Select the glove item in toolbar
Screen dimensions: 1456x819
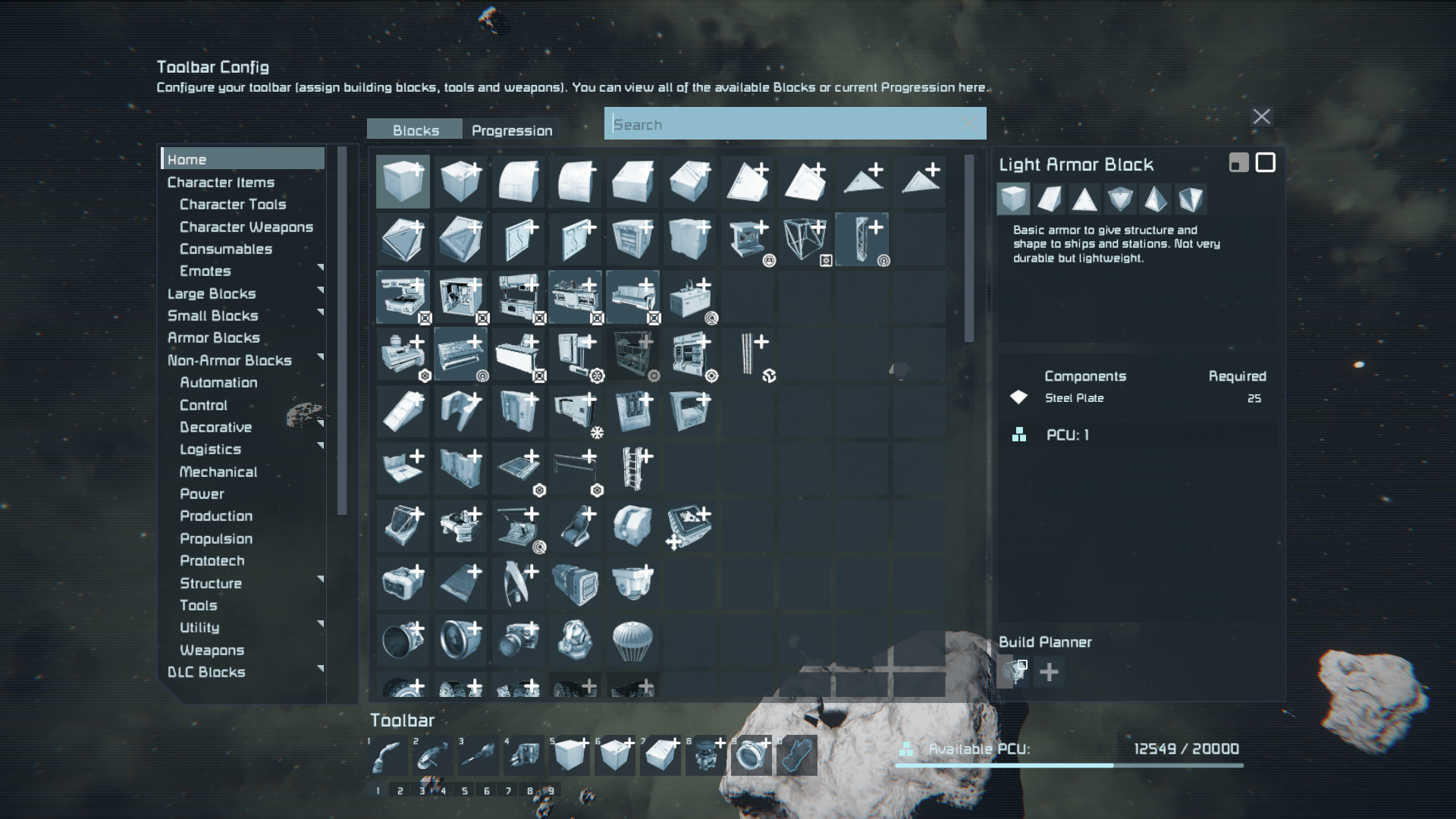796,755
